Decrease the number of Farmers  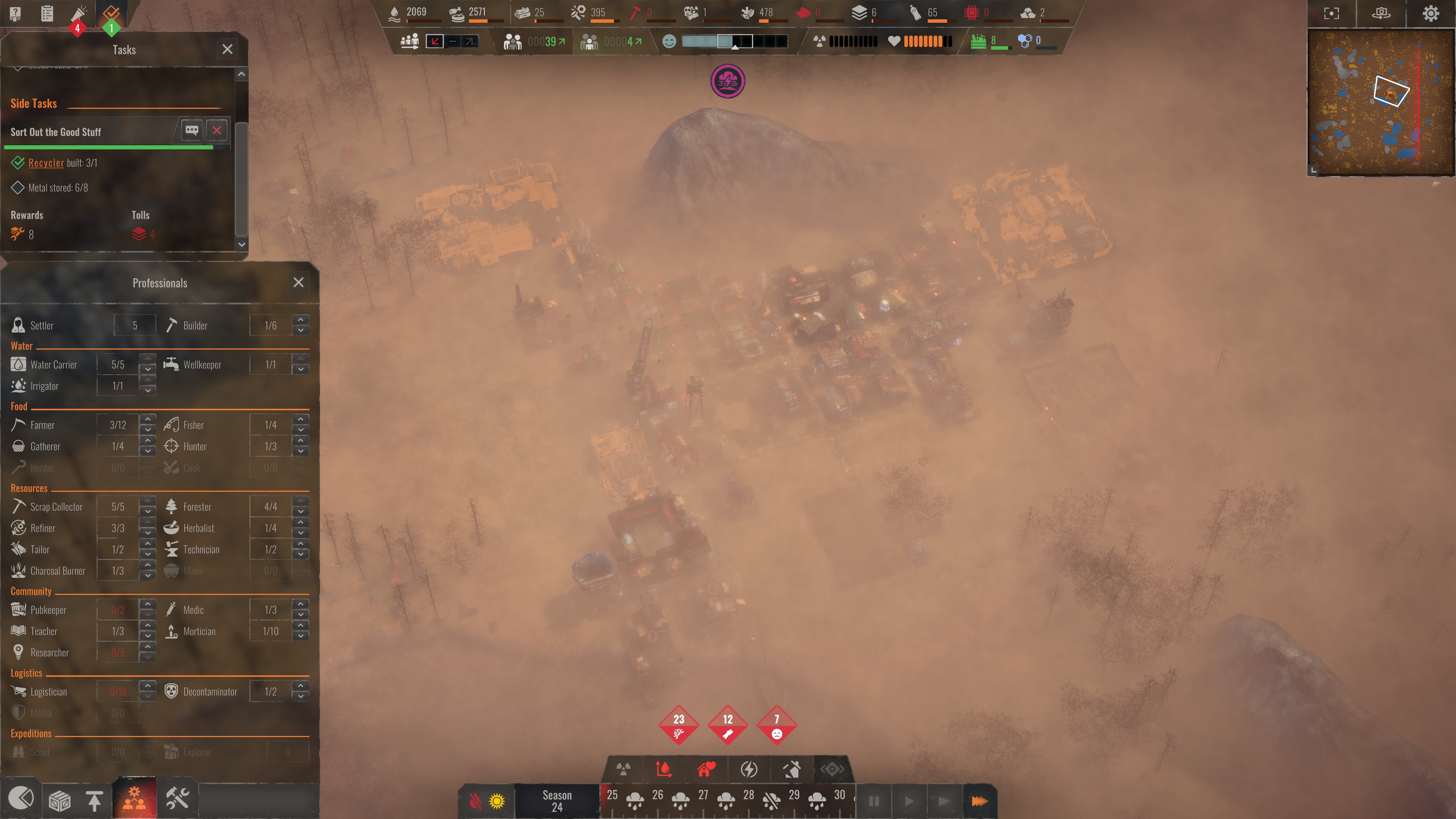pyautogui.click(x=147, y=430)
